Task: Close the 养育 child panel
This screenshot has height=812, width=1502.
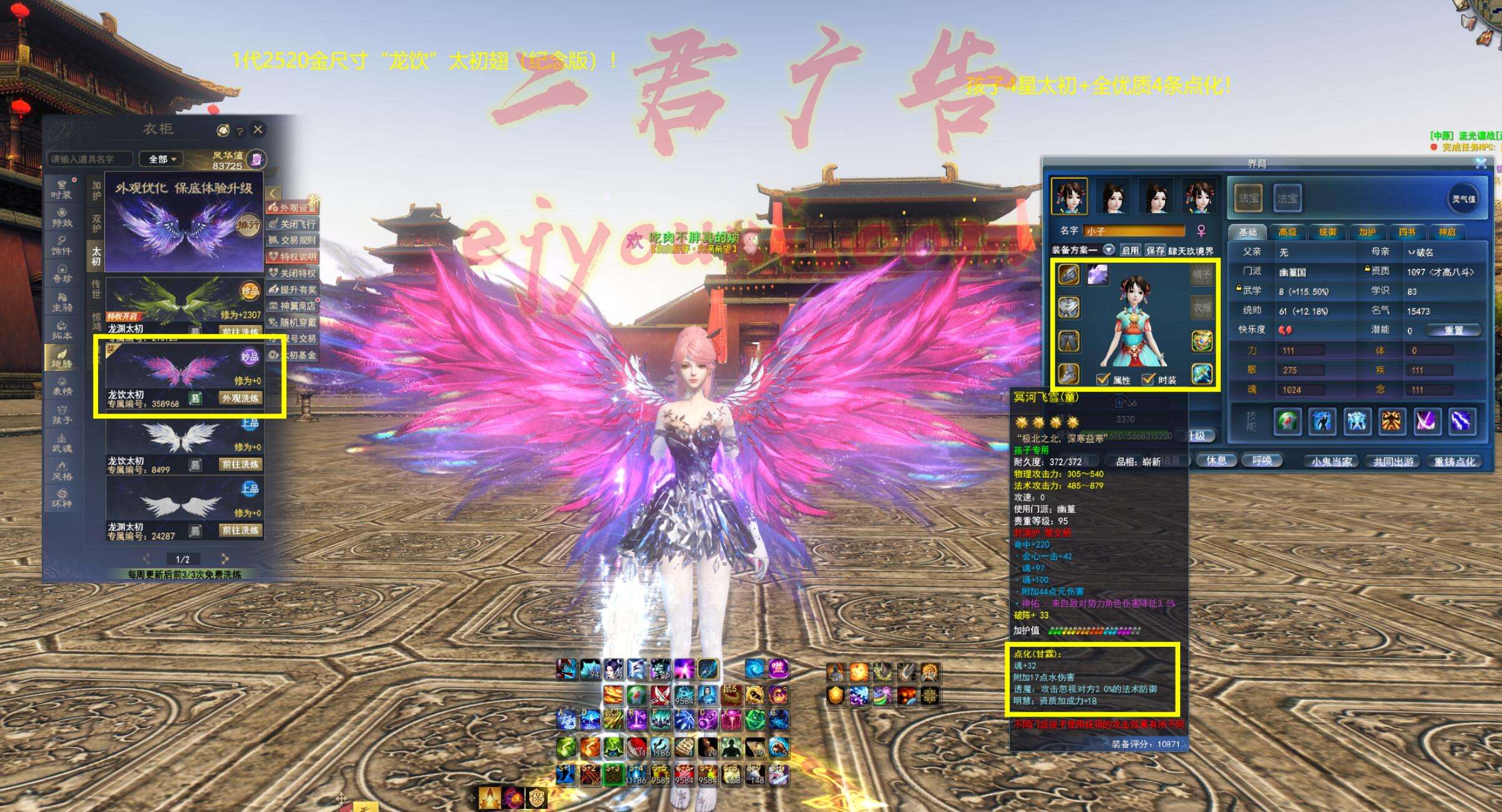Action: (x=1481, y=163)
